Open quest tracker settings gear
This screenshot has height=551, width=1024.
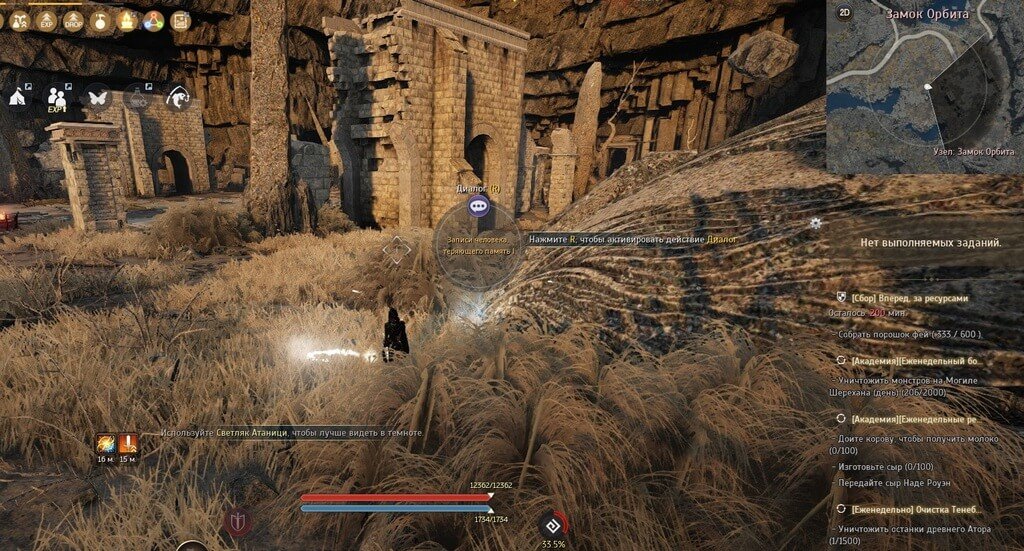[816, 223]
